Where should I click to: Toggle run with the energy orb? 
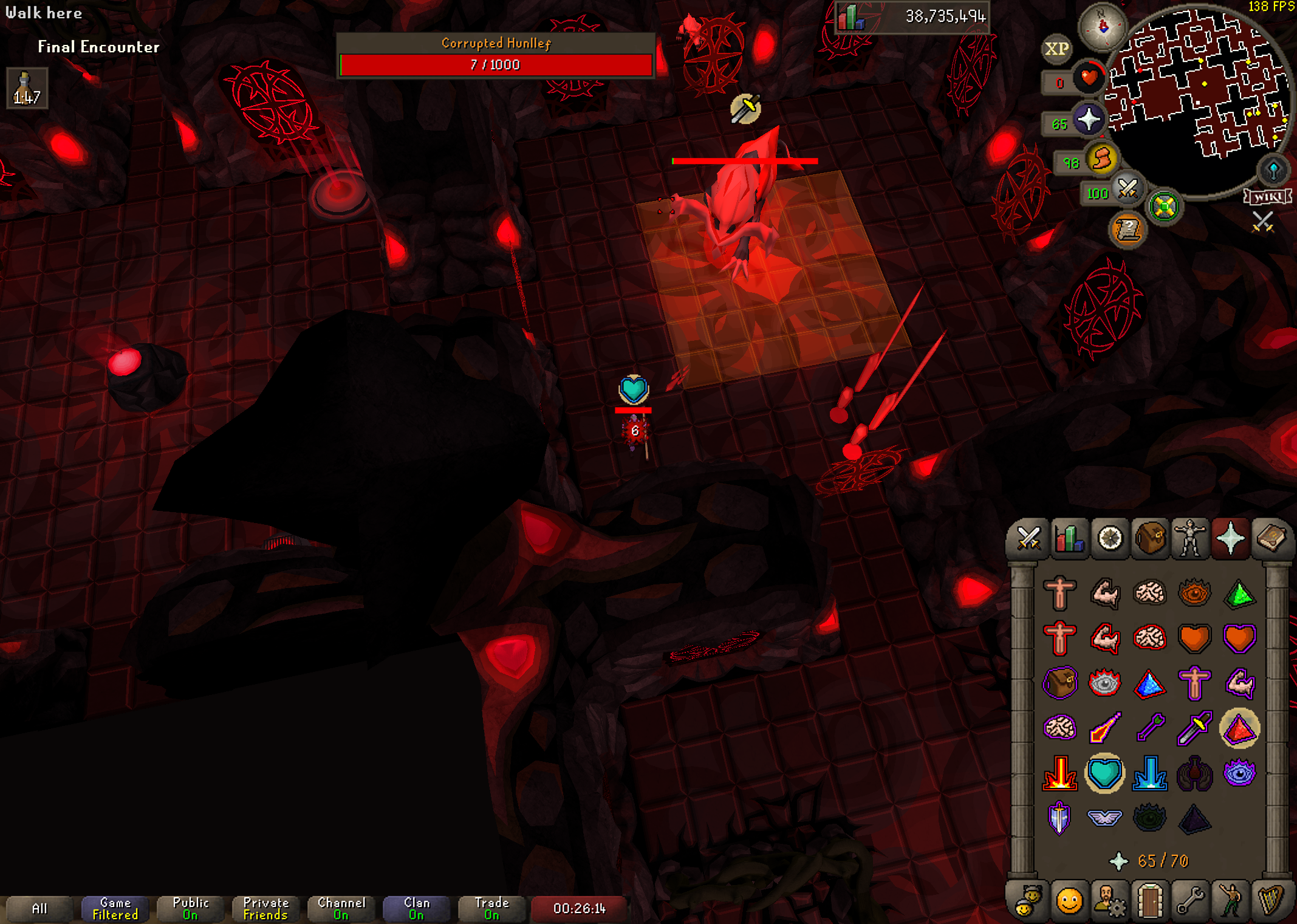coord(1101,160)
